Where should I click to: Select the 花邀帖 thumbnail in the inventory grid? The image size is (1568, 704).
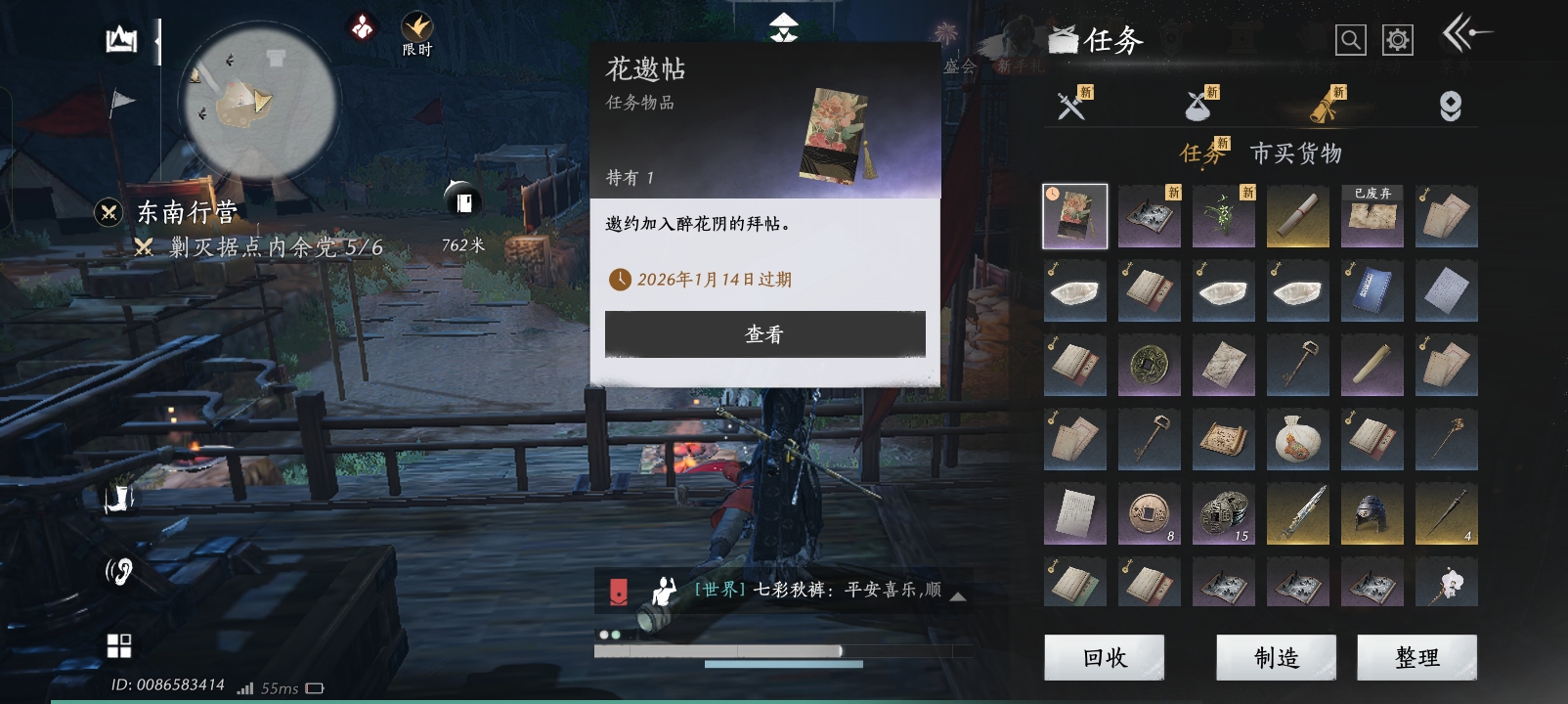coord(1074,216)
